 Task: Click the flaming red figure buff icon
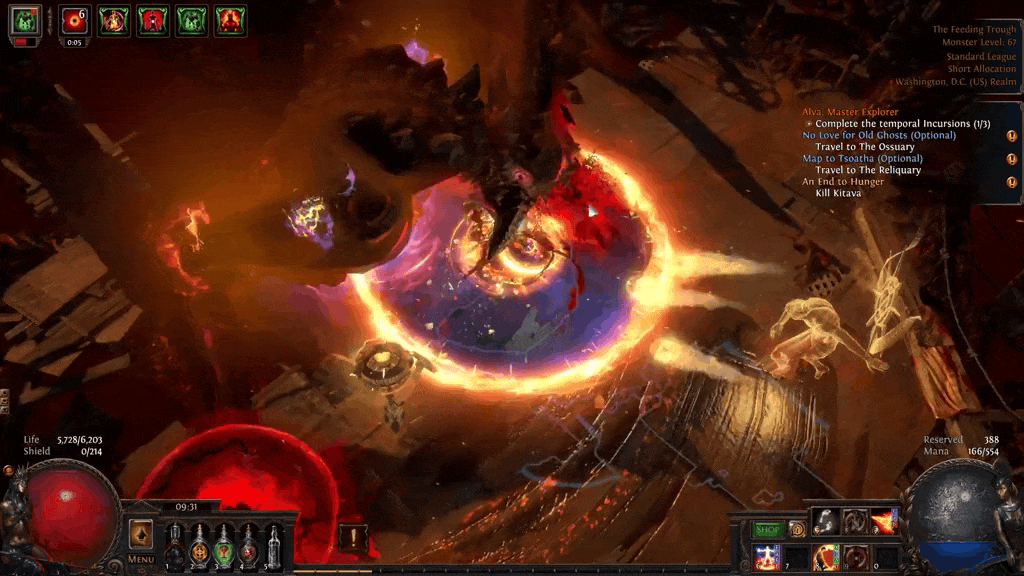[230, 20]
